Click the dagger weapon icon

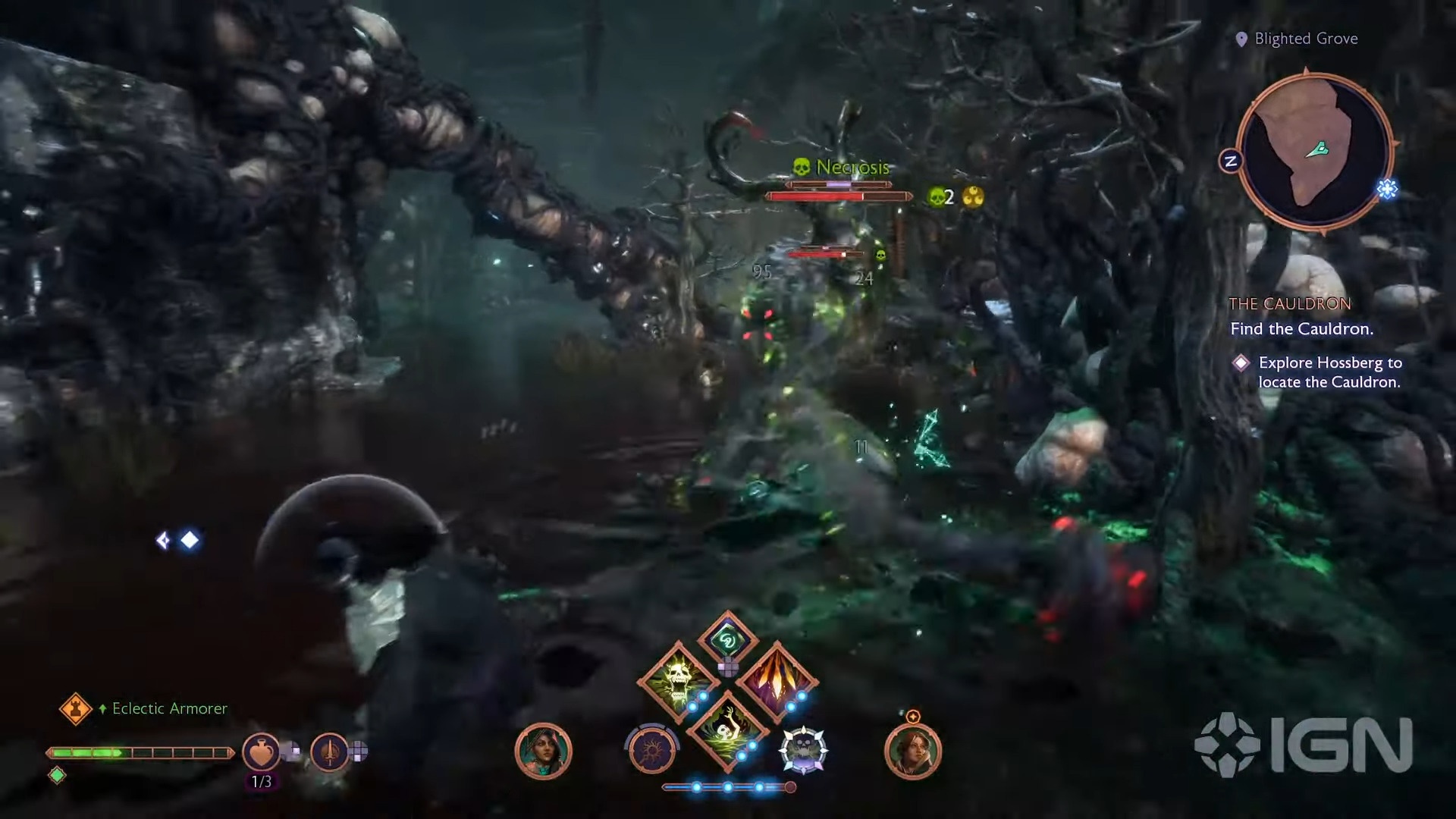click(328, 752)
